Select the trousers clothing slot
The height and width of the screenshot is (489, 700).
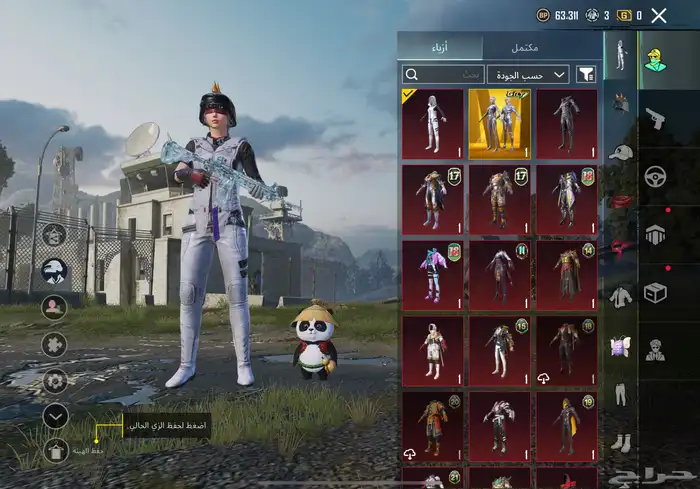[621, 393]
